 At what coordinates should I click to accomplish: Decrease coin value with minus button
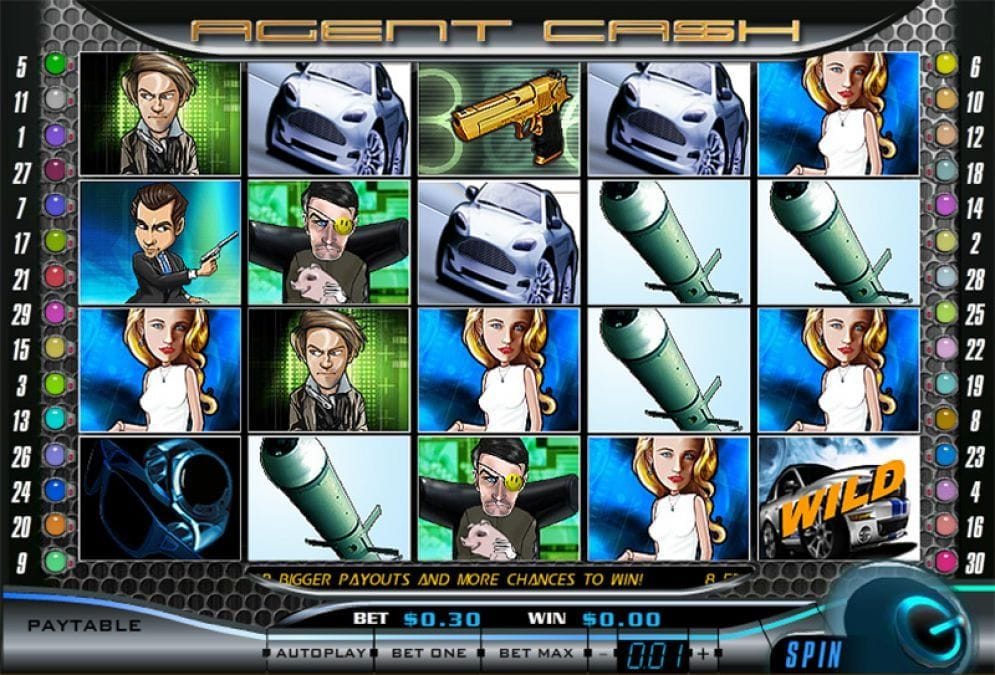click(603, 654)
